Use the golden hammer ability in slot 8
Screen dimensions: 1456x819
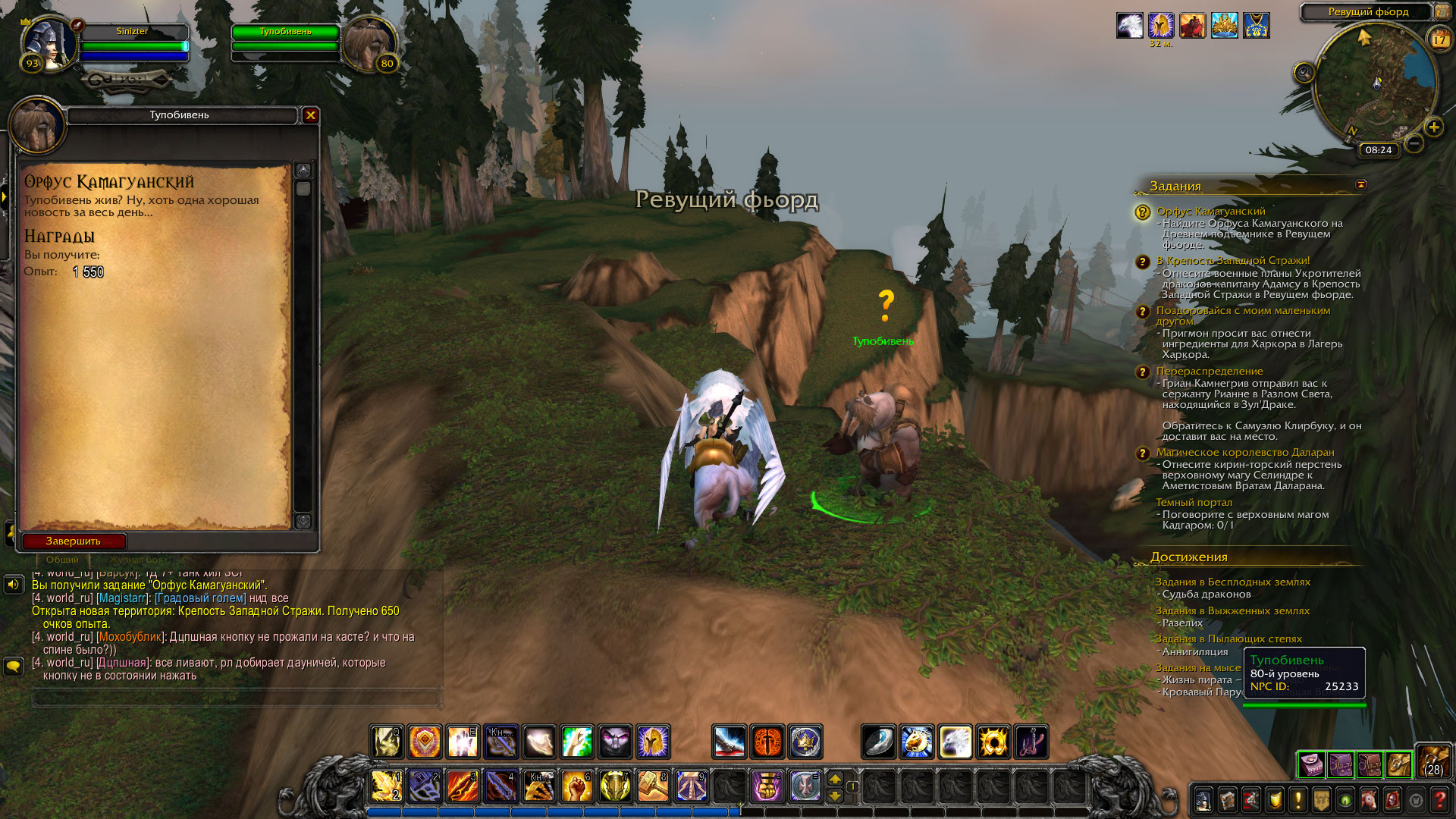[653, 786]
